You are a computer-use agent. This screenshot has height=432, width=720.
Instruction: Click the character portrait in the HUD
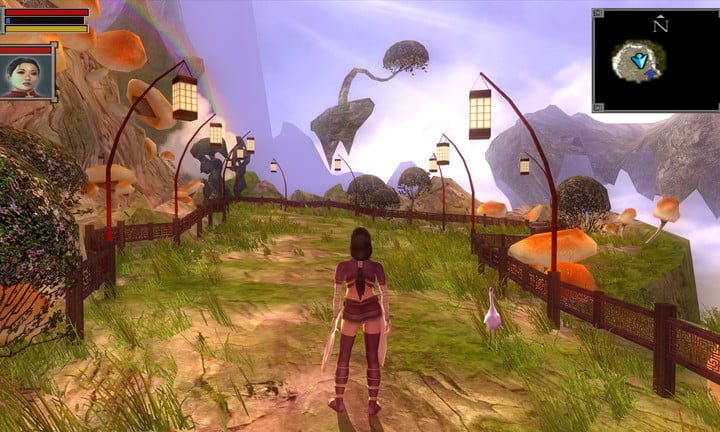point(26,73)
